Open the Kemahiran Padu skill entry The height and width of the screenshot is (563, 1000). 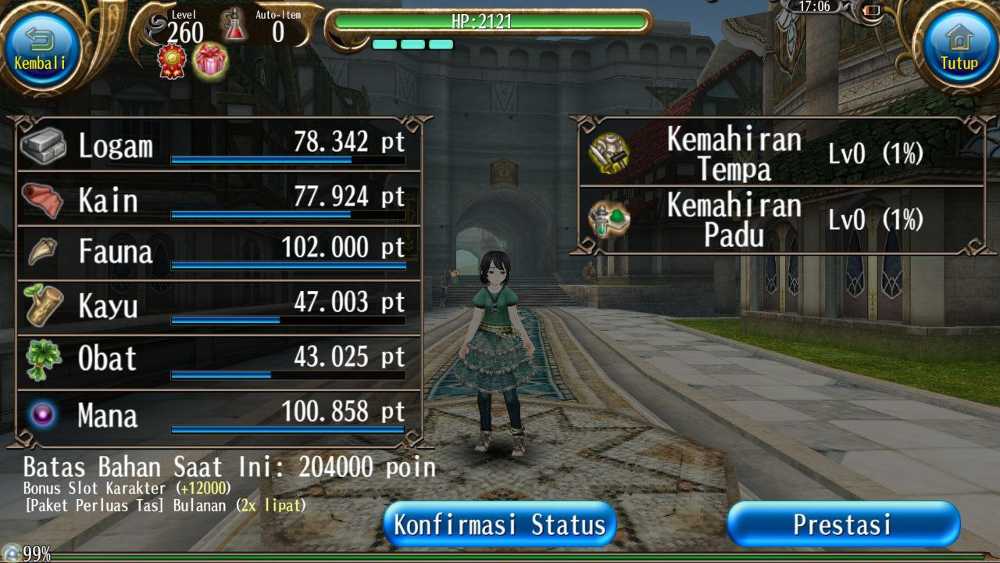pyautogui.click(x=778, y=219)
